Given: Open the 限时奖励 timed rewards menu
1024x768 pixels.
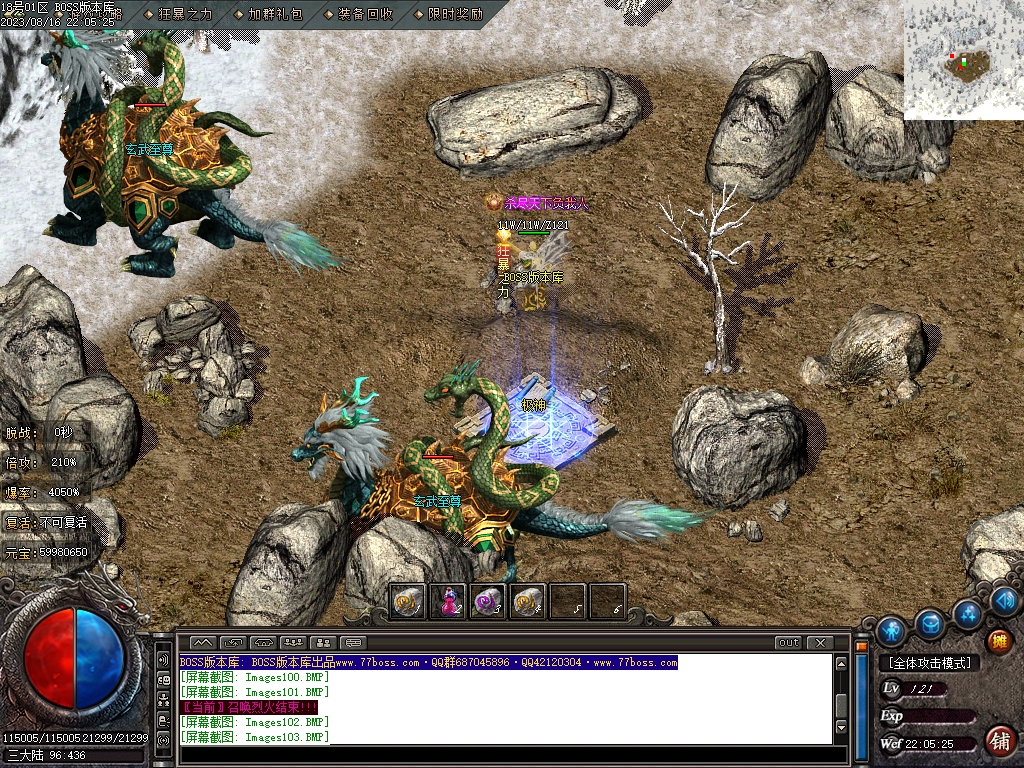Looking at the screenshot, I should (448, 14).
